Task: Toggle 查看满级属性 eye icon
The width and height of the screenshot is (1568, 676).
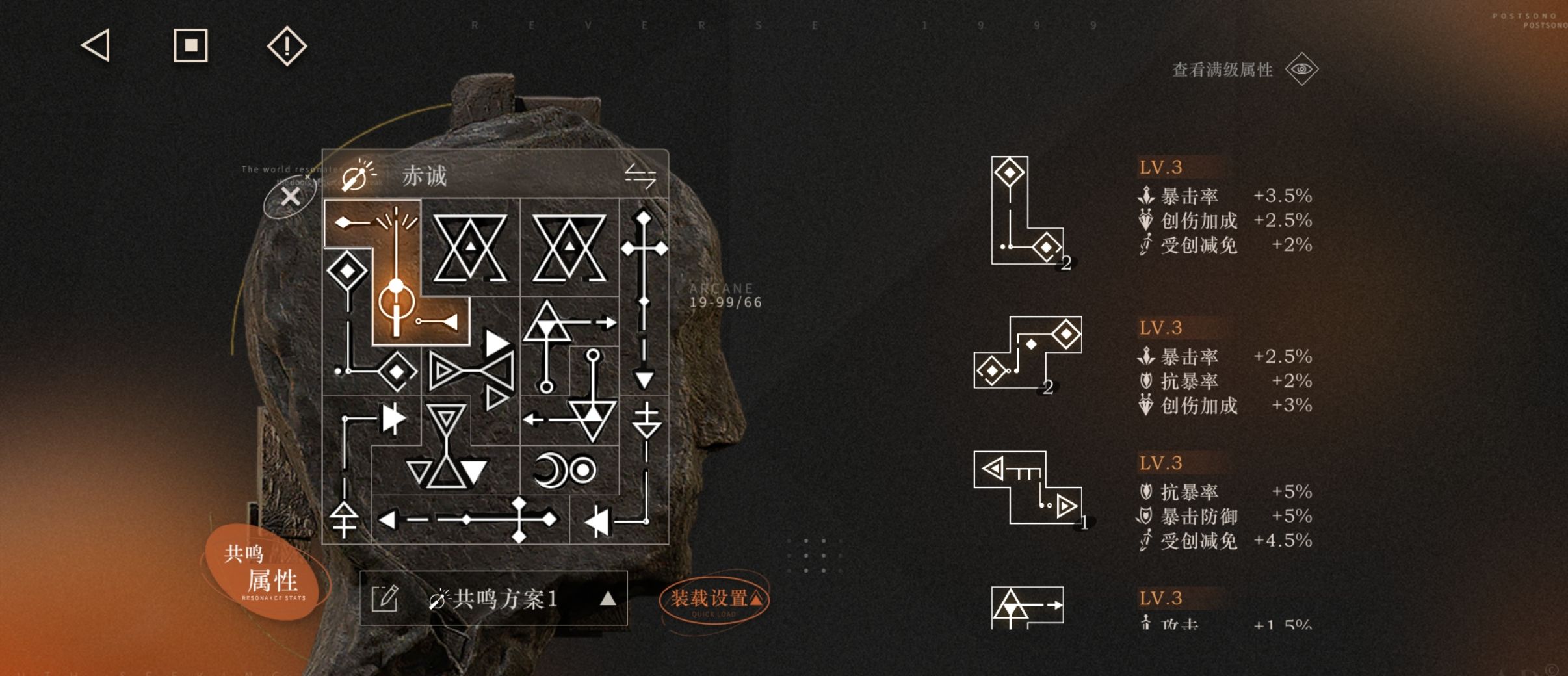Action: click(x=1301, y=70)
